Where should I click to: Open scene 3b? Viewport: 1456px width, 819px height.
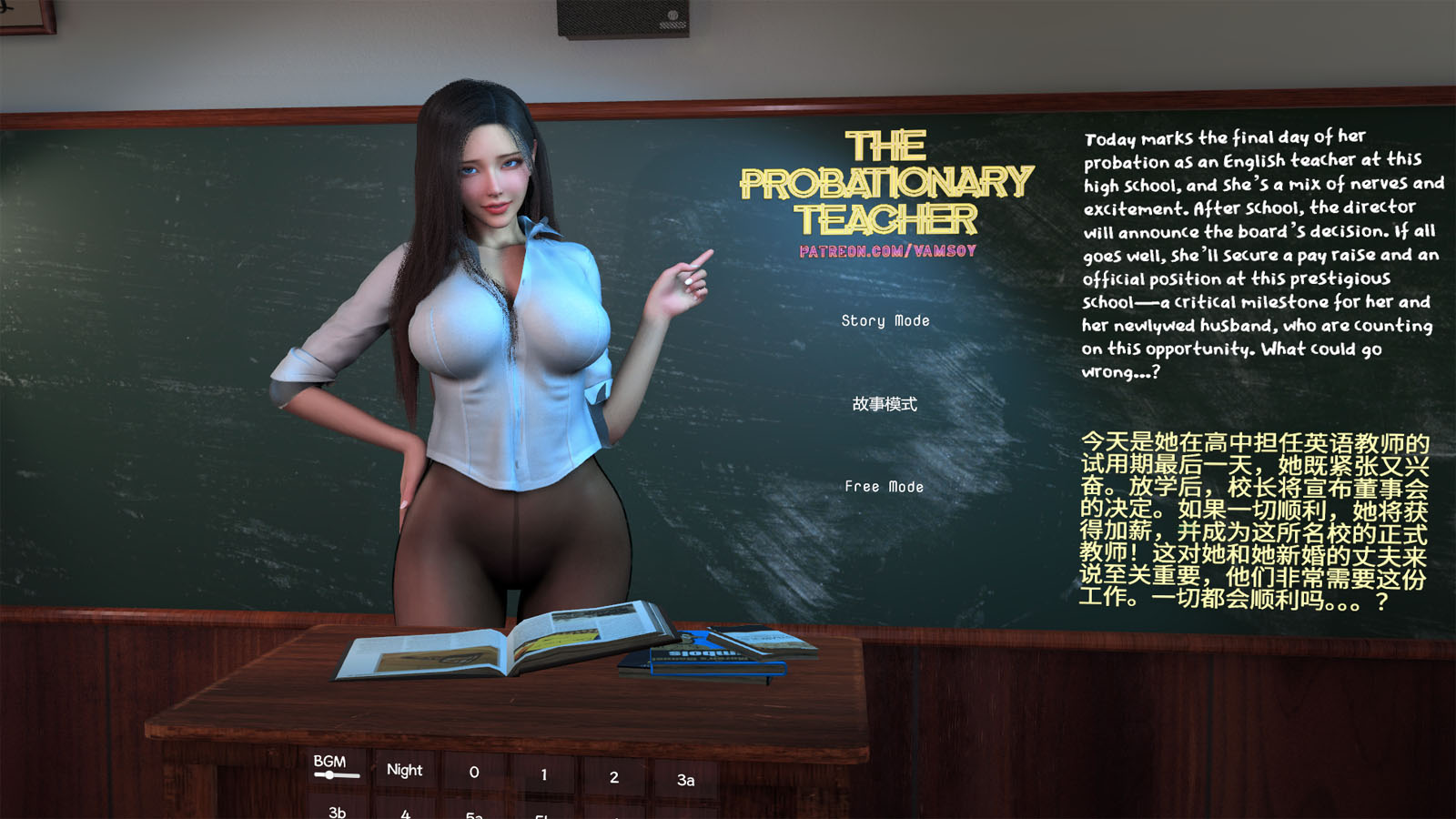(337, 813)
